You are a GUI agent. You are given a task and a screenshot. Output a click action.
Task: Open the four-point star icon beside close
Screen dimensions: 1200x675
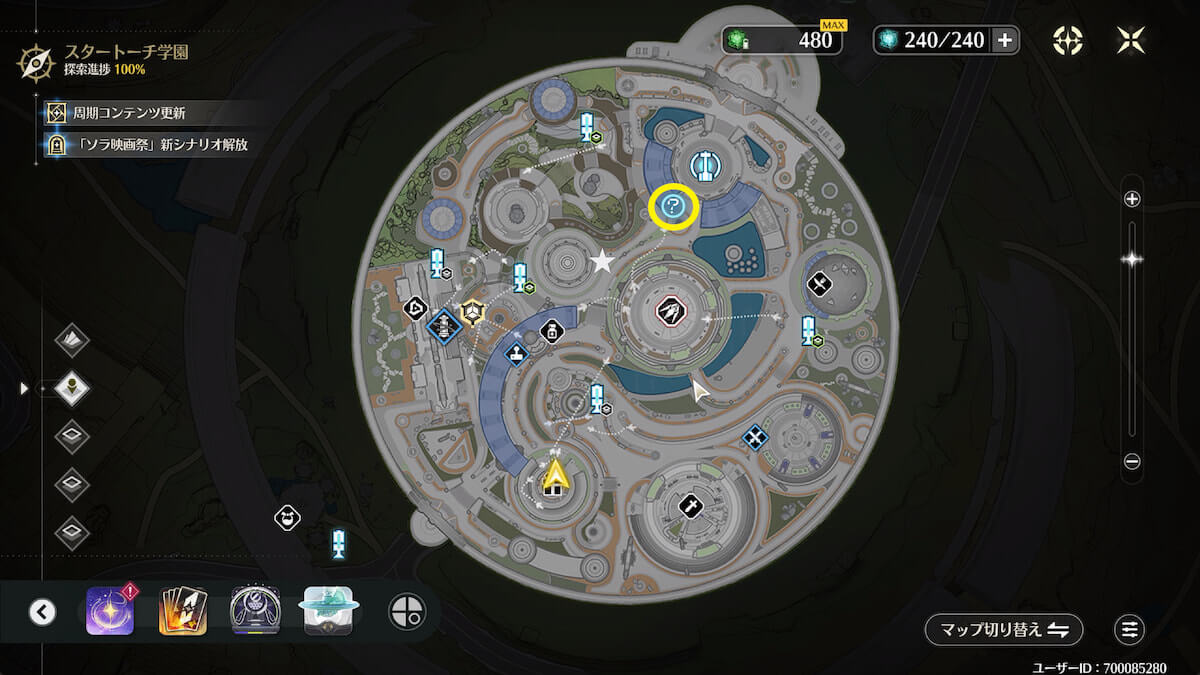tap(1067, 40)
